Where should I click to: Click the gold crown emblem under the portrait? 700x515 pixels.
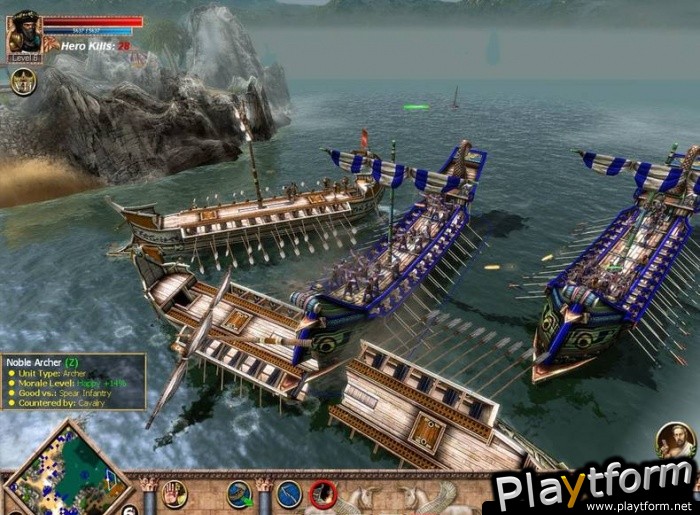click(24, 81)
